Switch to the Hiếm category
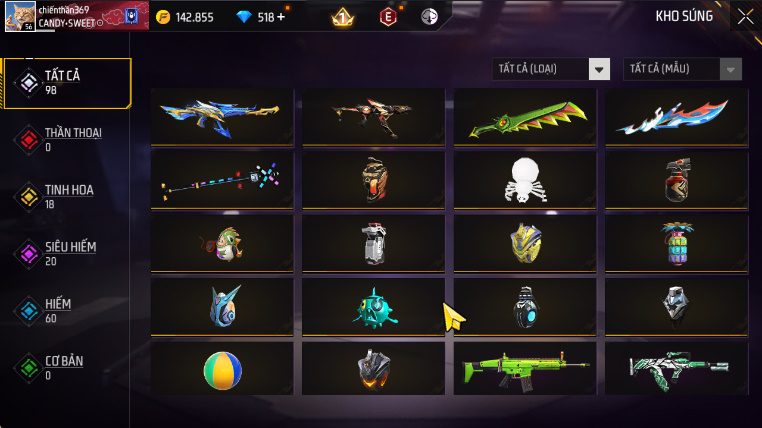The height and width of the screenshot is (428, 762). pos(68,310)
